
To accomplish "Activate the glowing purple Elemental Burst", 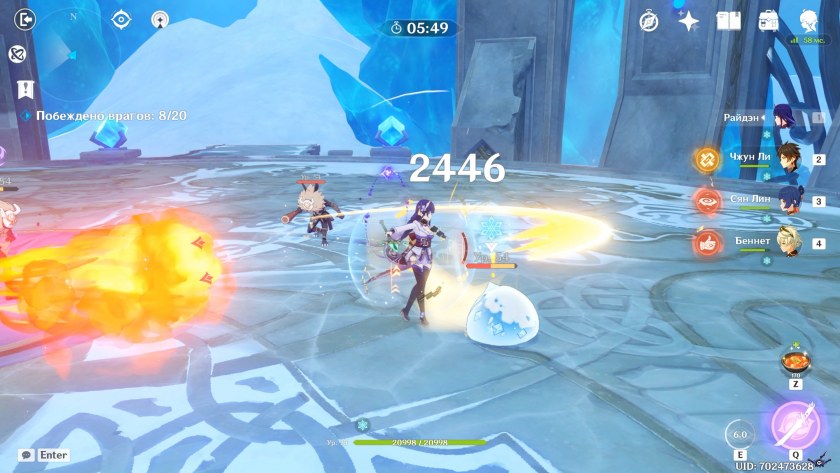I will pos(794,427).
